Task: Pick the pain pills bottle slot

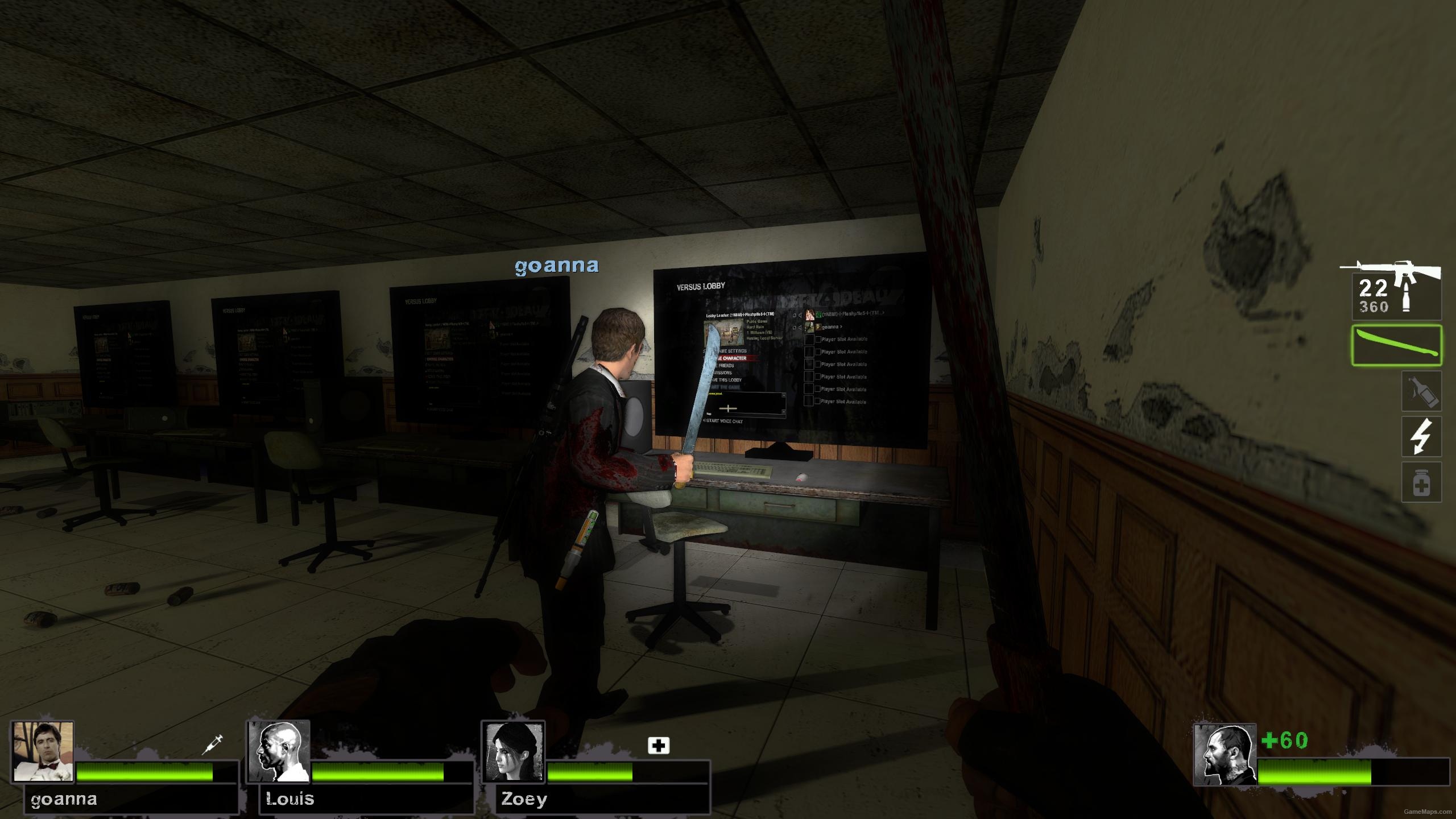Action: pyautogui.click(x=1421, y=482)
